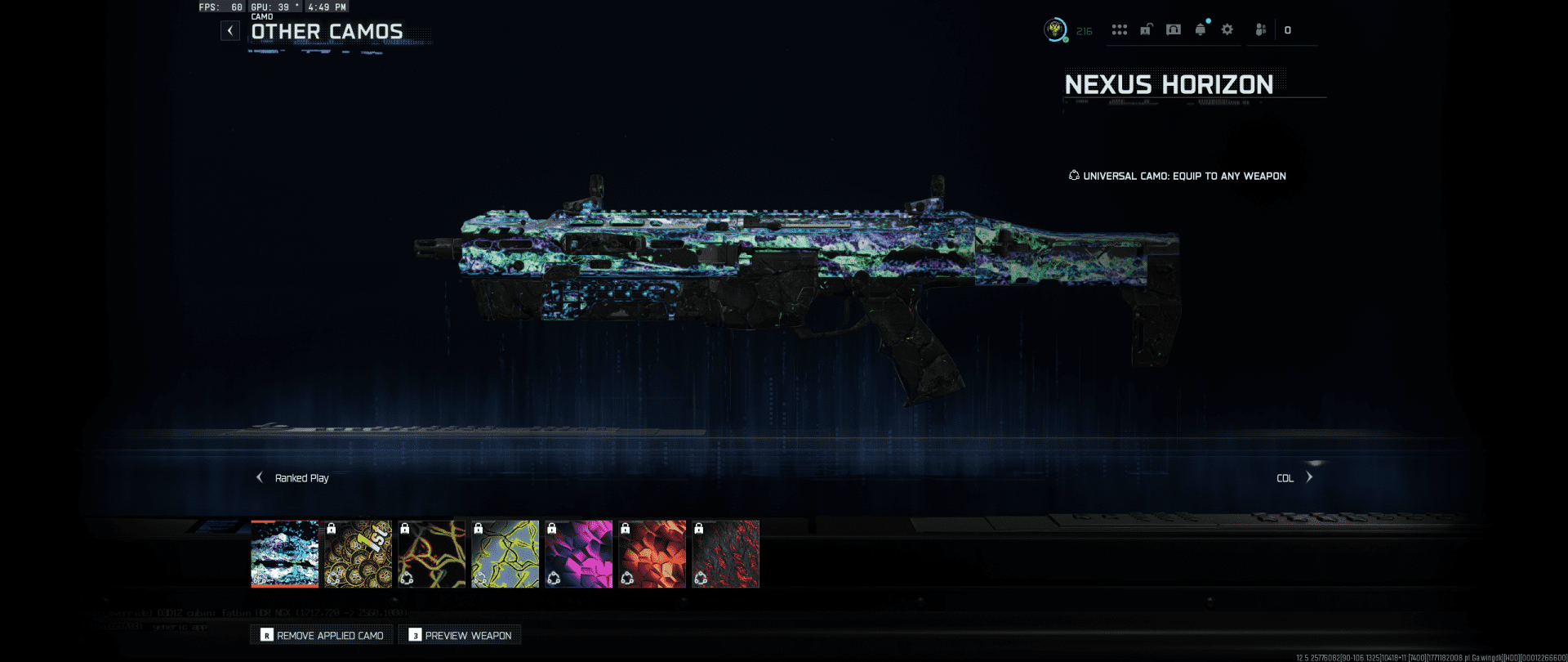Open game settings via the gear icon
Viewport: 1568px width, 662px height.
pos(1227,30)
